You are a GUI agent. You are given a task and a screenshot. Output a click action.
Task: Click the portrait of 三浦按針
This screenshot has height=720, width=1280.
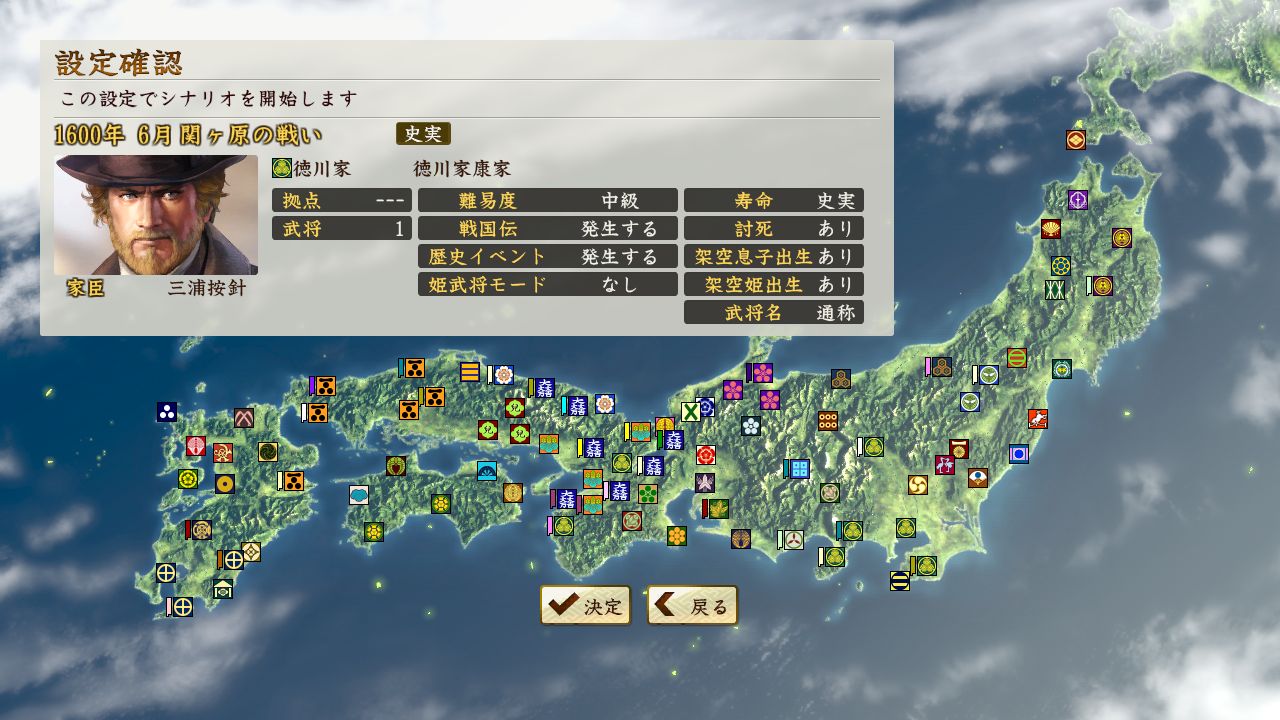(155, 215)
